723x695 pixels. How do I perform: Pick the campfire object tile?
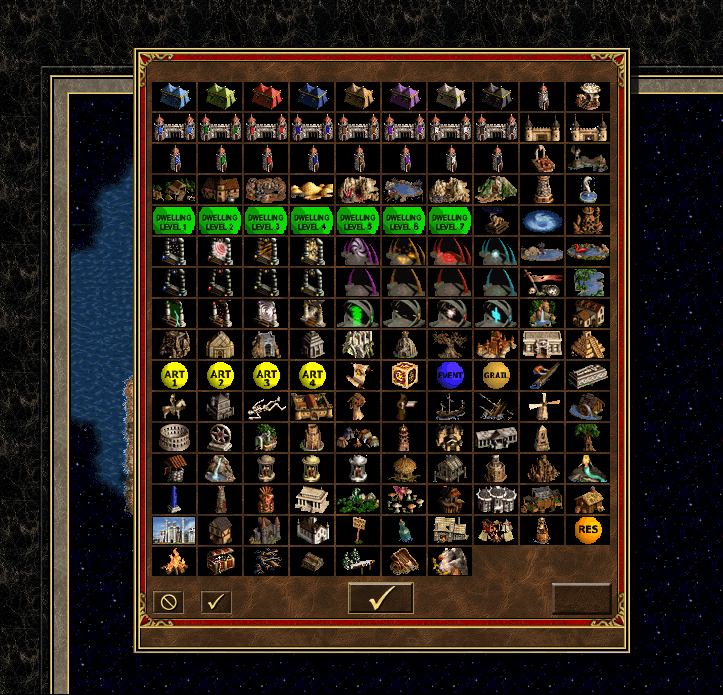coord(174,561)
